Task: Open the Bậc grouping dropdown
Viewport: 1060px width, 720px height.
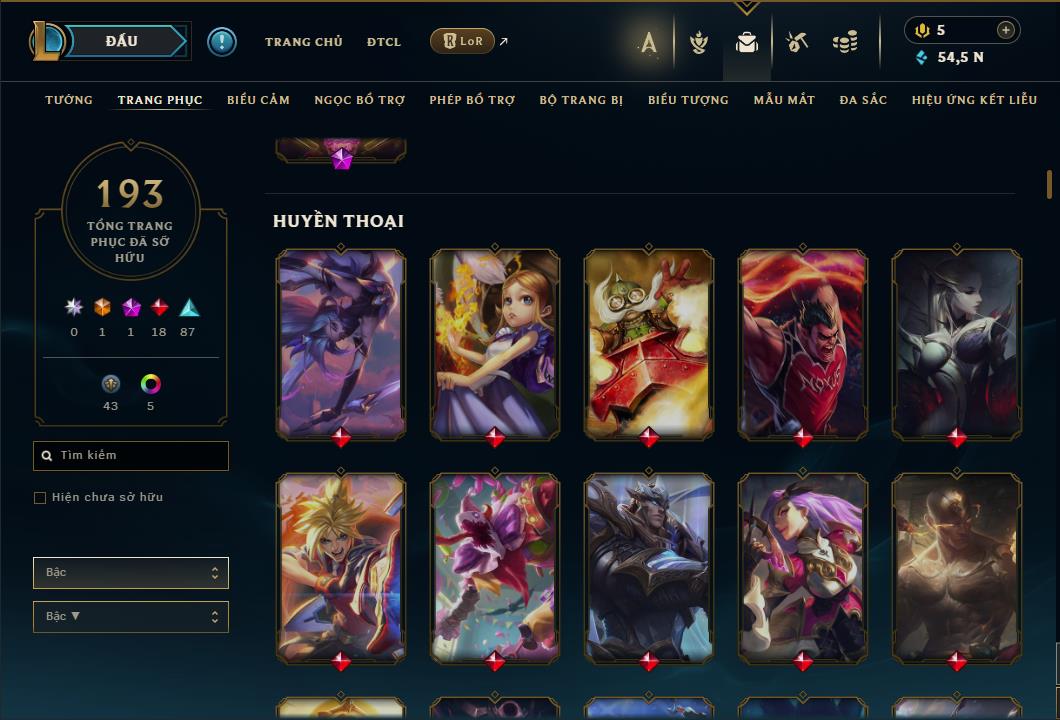Action: 131,573
